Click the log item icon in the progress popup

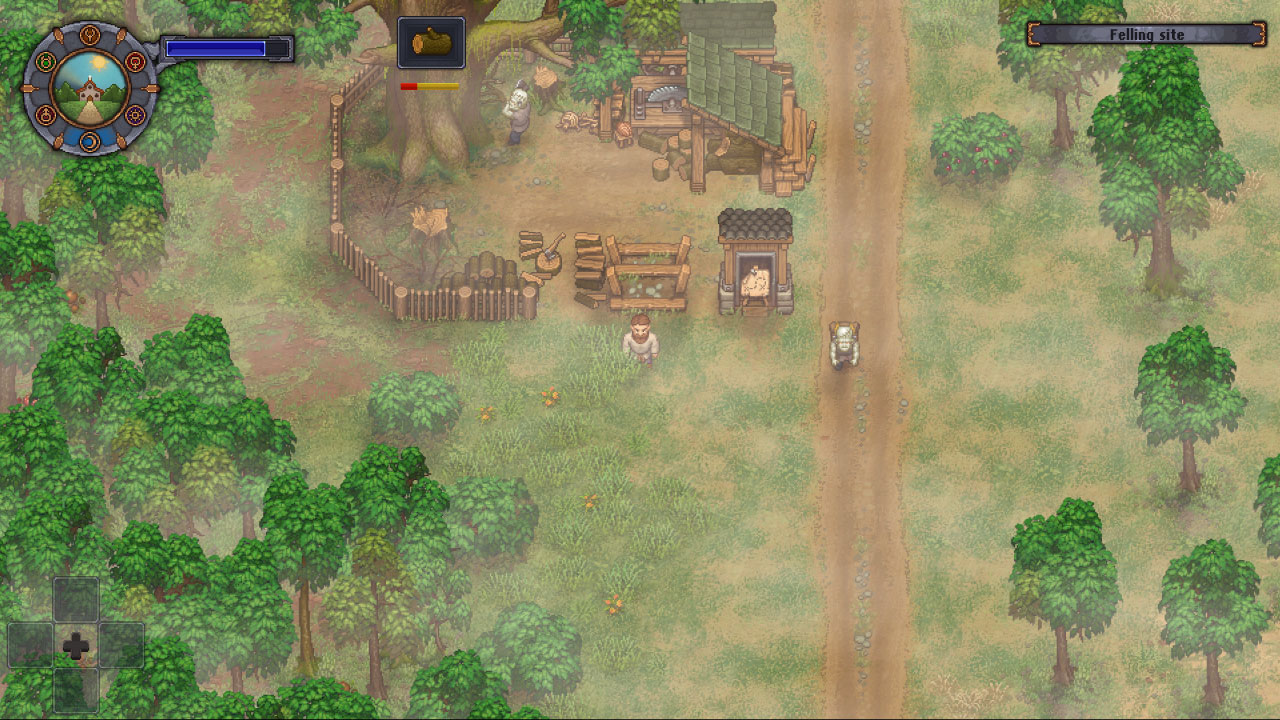coord(430,43)
